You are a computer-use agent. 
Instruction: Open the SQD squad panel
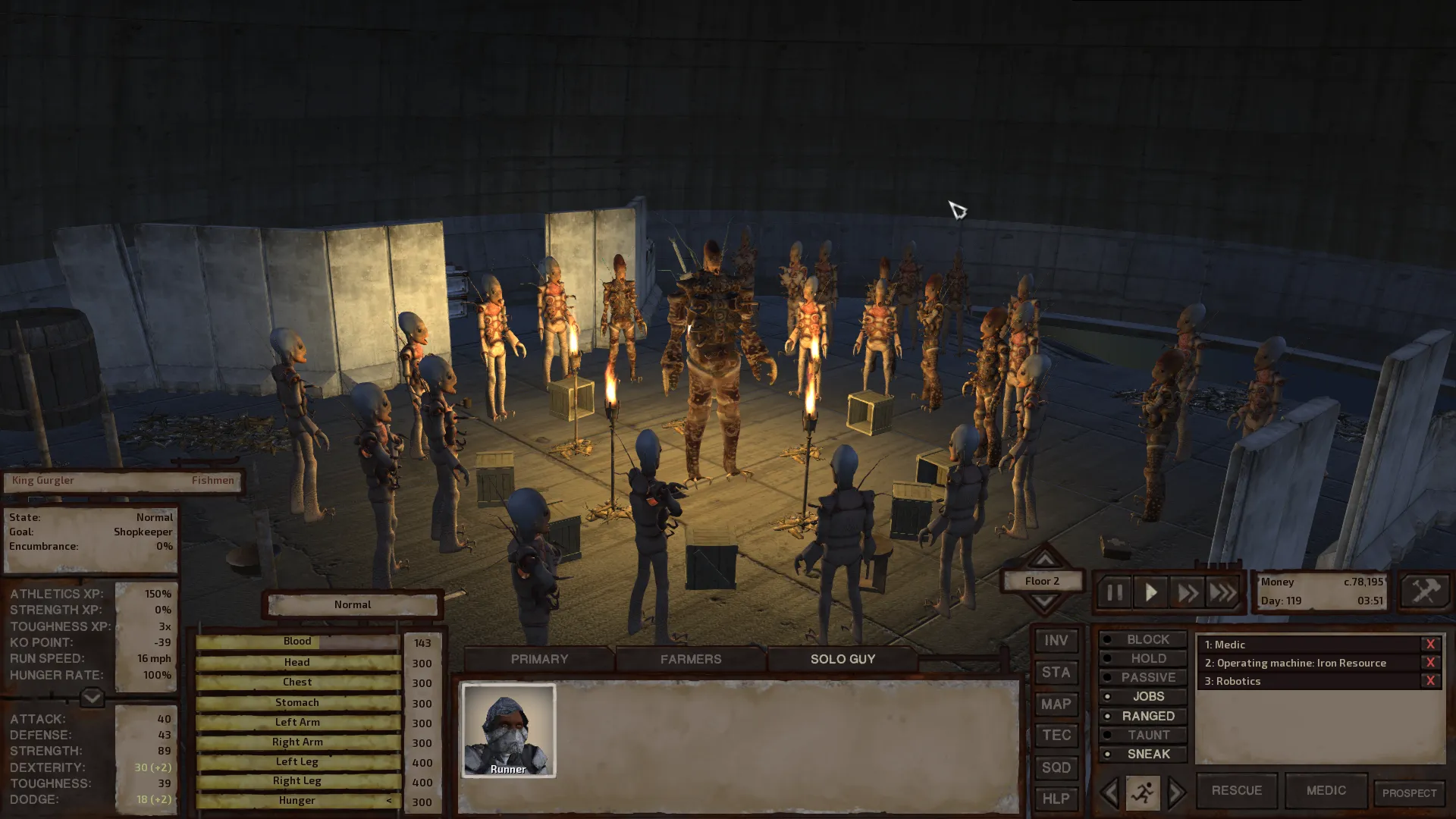[x=1056, y=767]
